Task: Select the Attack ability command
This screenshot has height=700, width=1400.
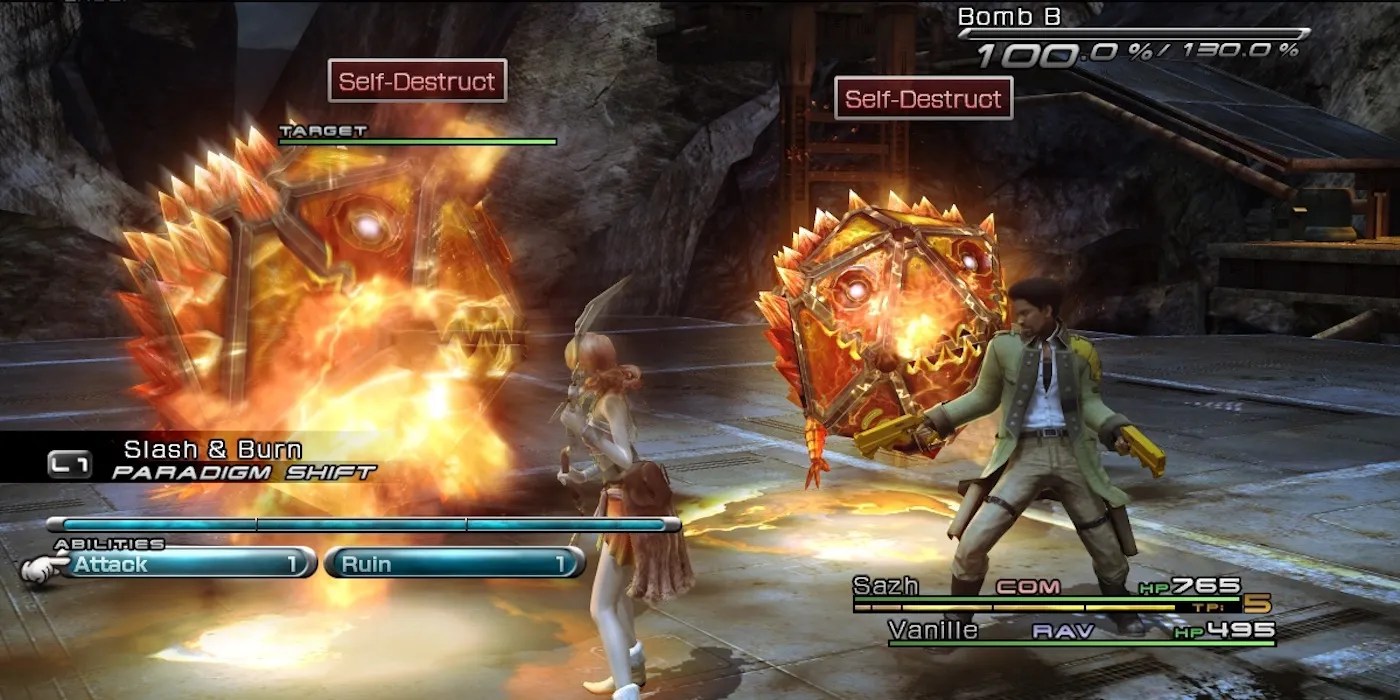Action: pyautogui.click(x=180, y=564)
